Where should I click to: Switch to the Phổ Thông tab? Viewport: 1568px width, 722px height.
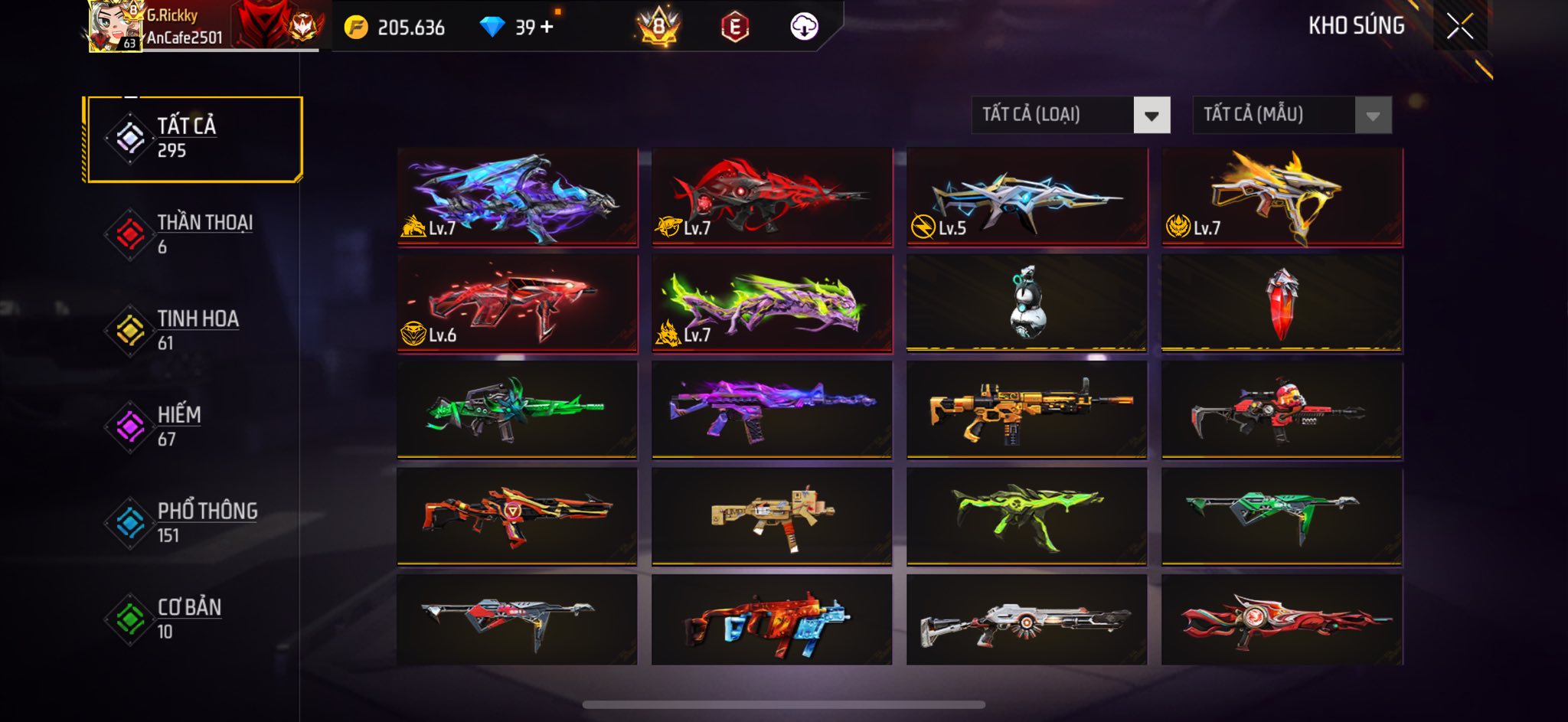194,523
